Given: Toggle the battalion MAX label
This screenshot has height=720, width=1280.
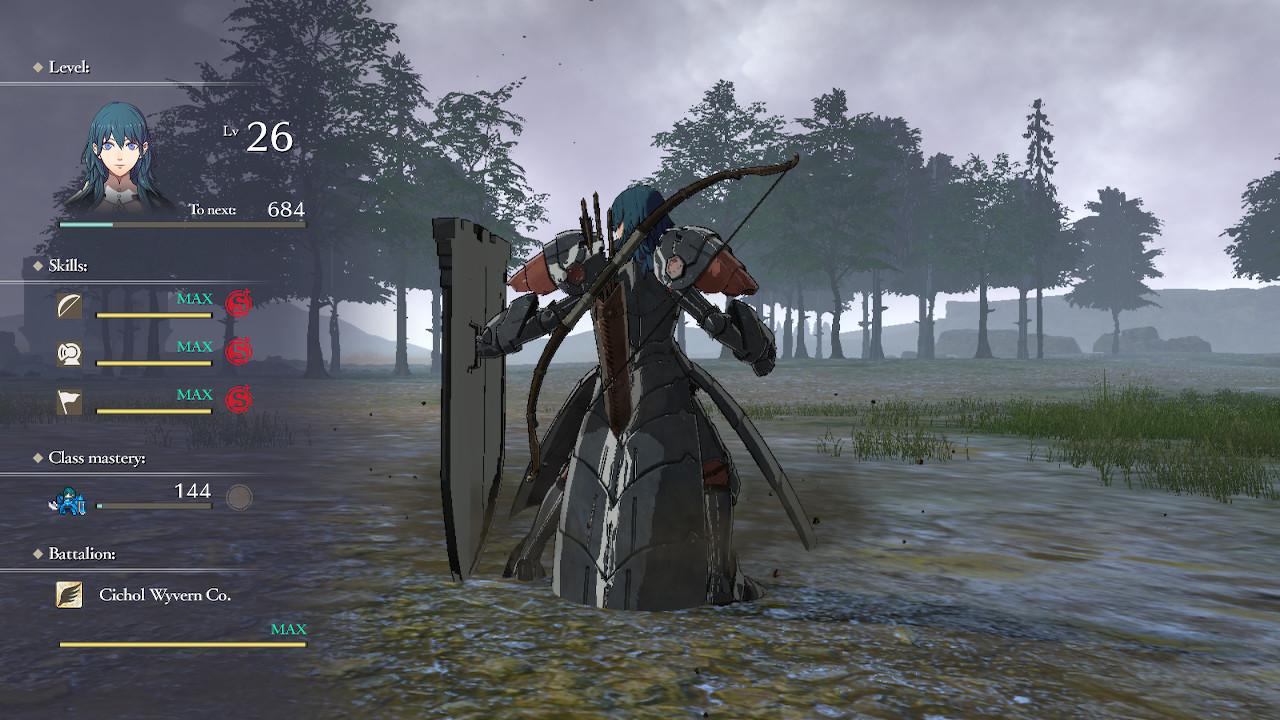Looking at the screenshot, I should pos(289,629).
